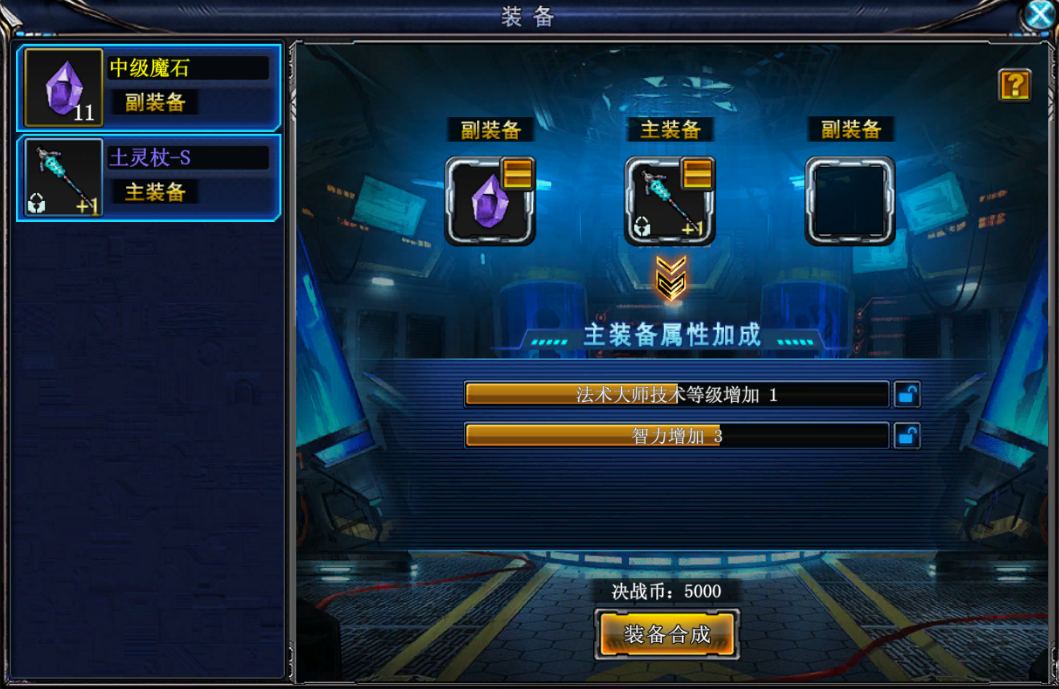This screenshot has width=1059, height=689.
Task: Select the 中级魔石 list entry
Action: click(x=148, y=87)
